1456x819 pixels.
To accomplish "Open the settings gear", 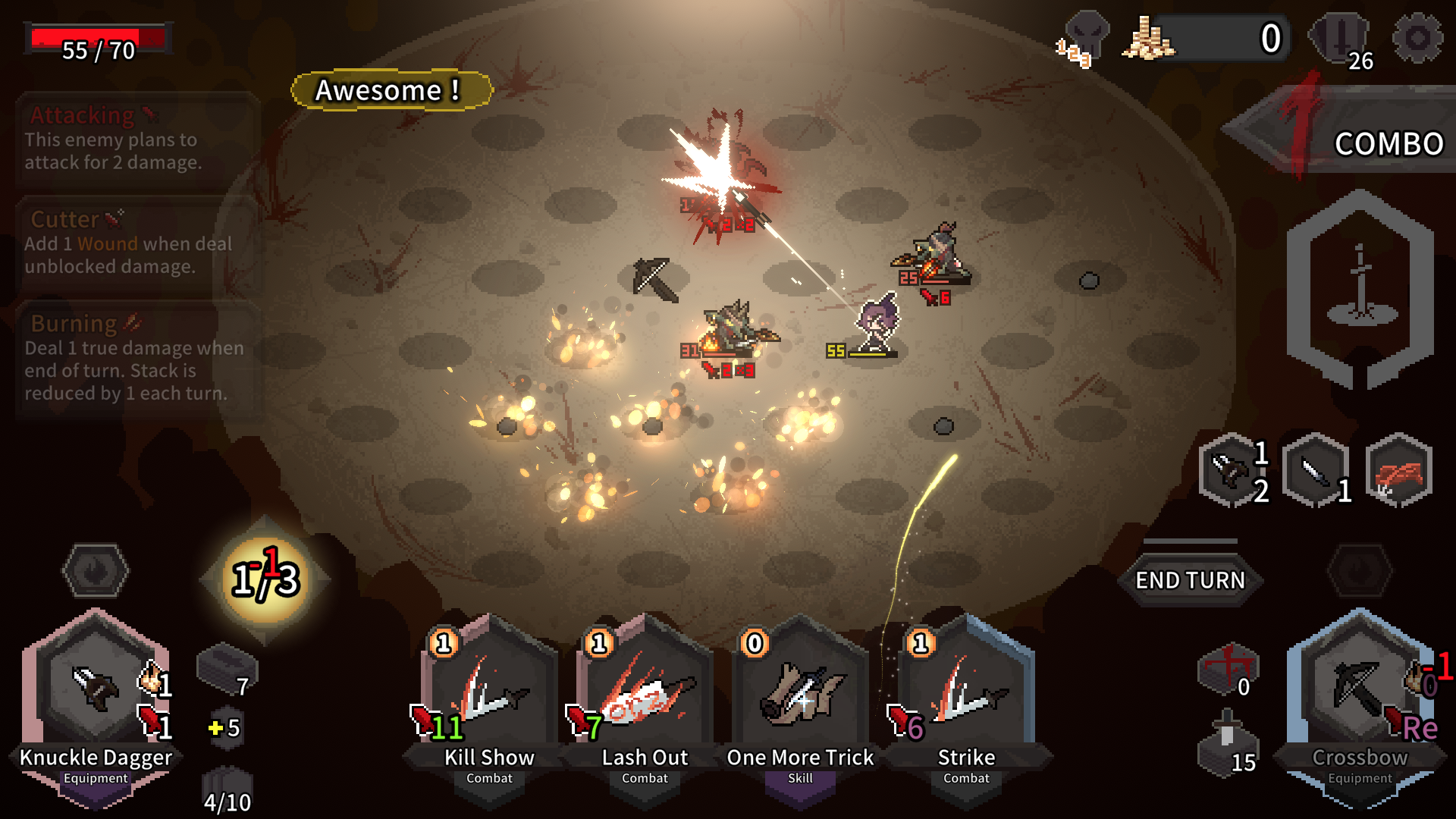I will (1417, 38).
